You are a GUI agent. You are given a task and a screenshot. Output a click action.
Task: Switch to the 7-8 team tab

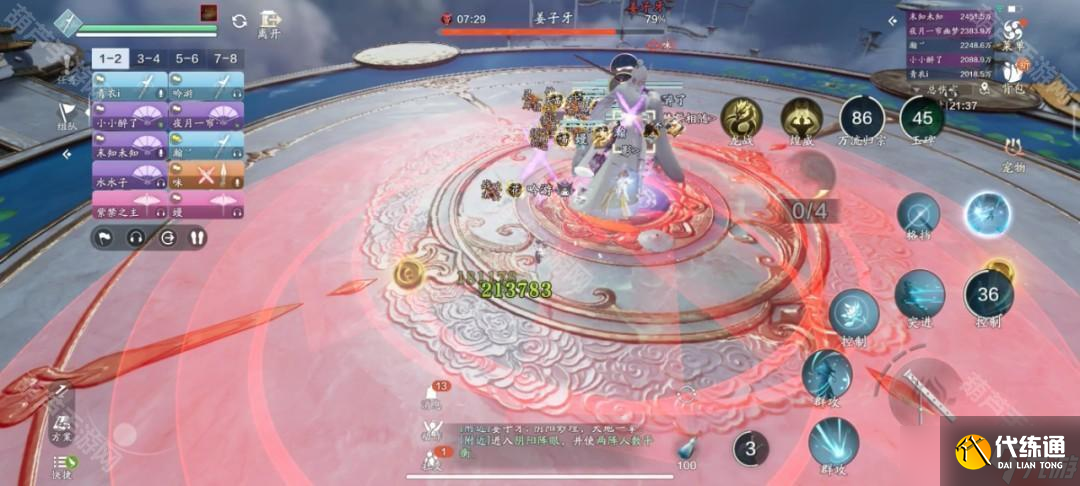click(225, 59)
